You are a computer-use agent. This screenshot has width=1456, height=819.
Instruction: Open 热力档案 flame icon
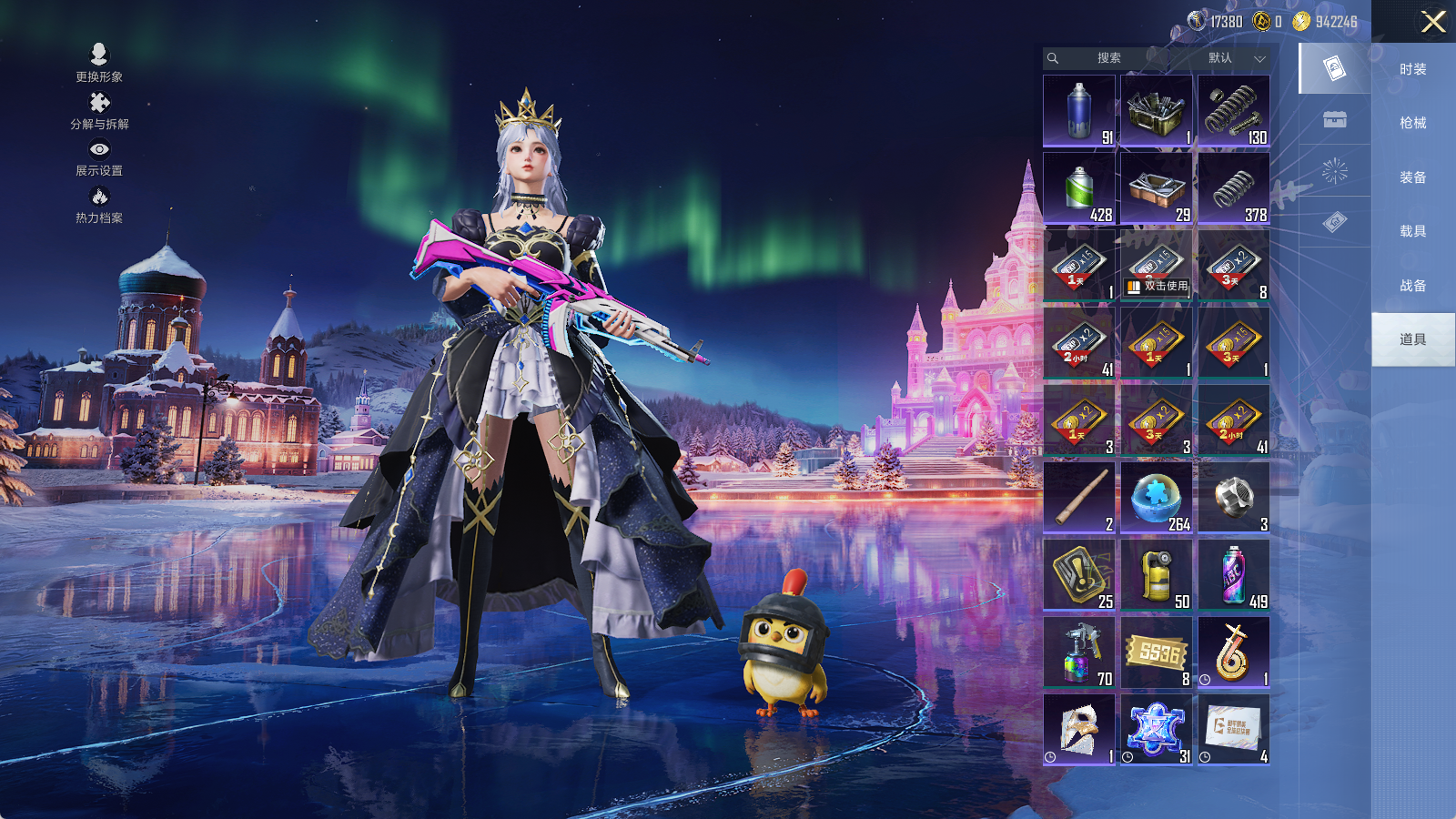[x=99, y=204]
